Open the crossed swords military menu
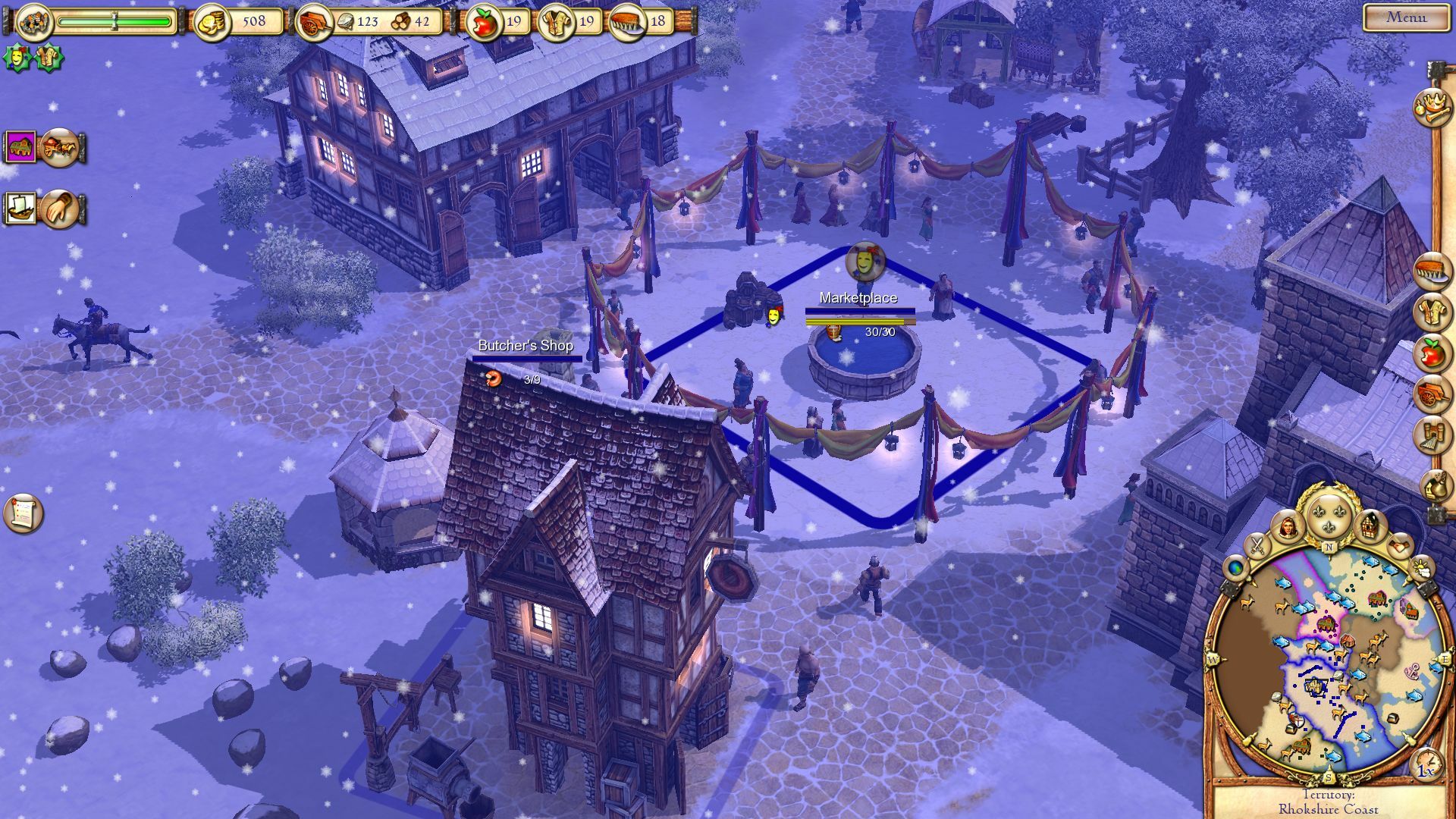The image size is (1456, 819). coord(1257,544)
